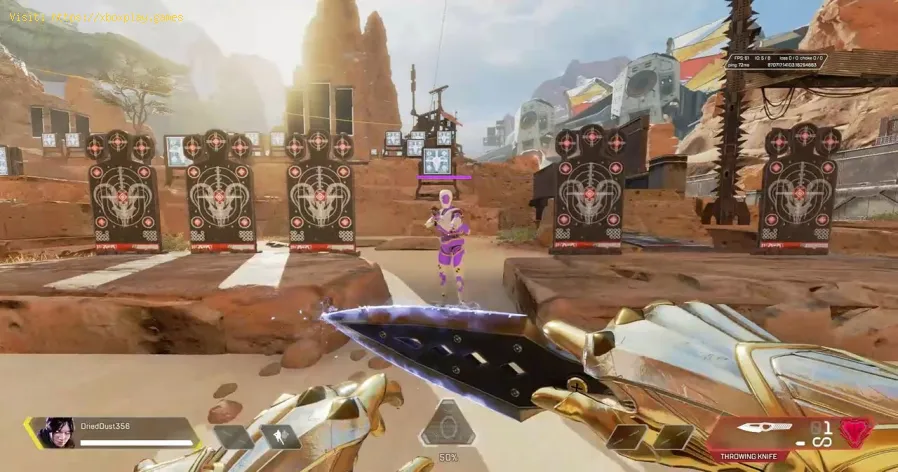The width and height of the screenshot is (898, 472).
Task: Click the Wraith legend portrait
Action: (x=54, y=432)
